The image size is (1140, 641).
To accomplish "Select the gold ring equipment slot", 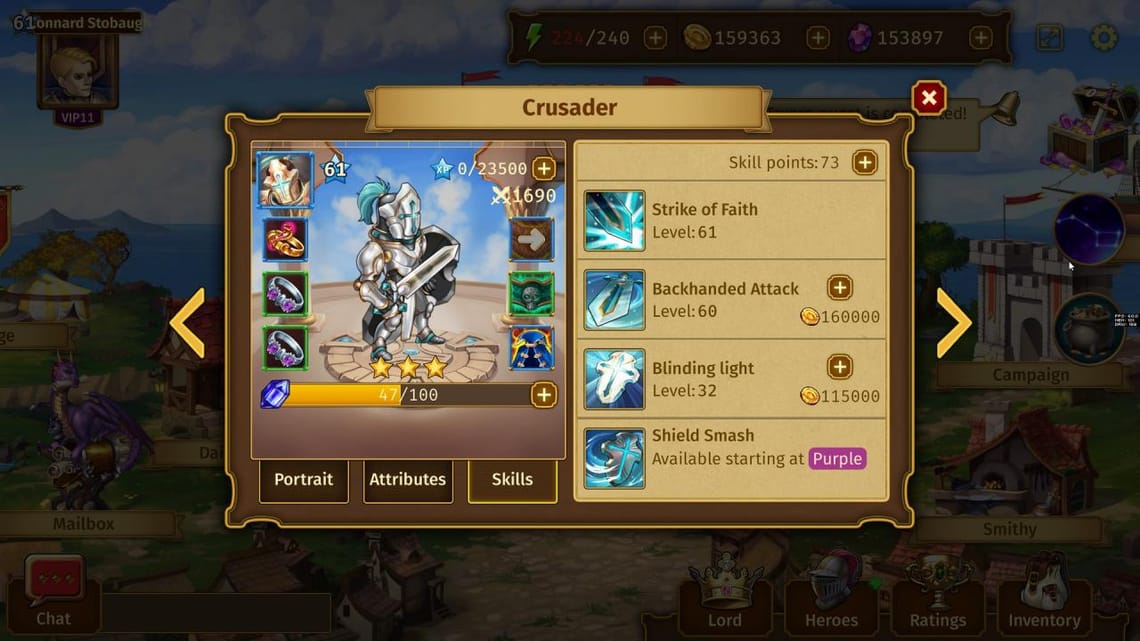I will coord(285,239).
